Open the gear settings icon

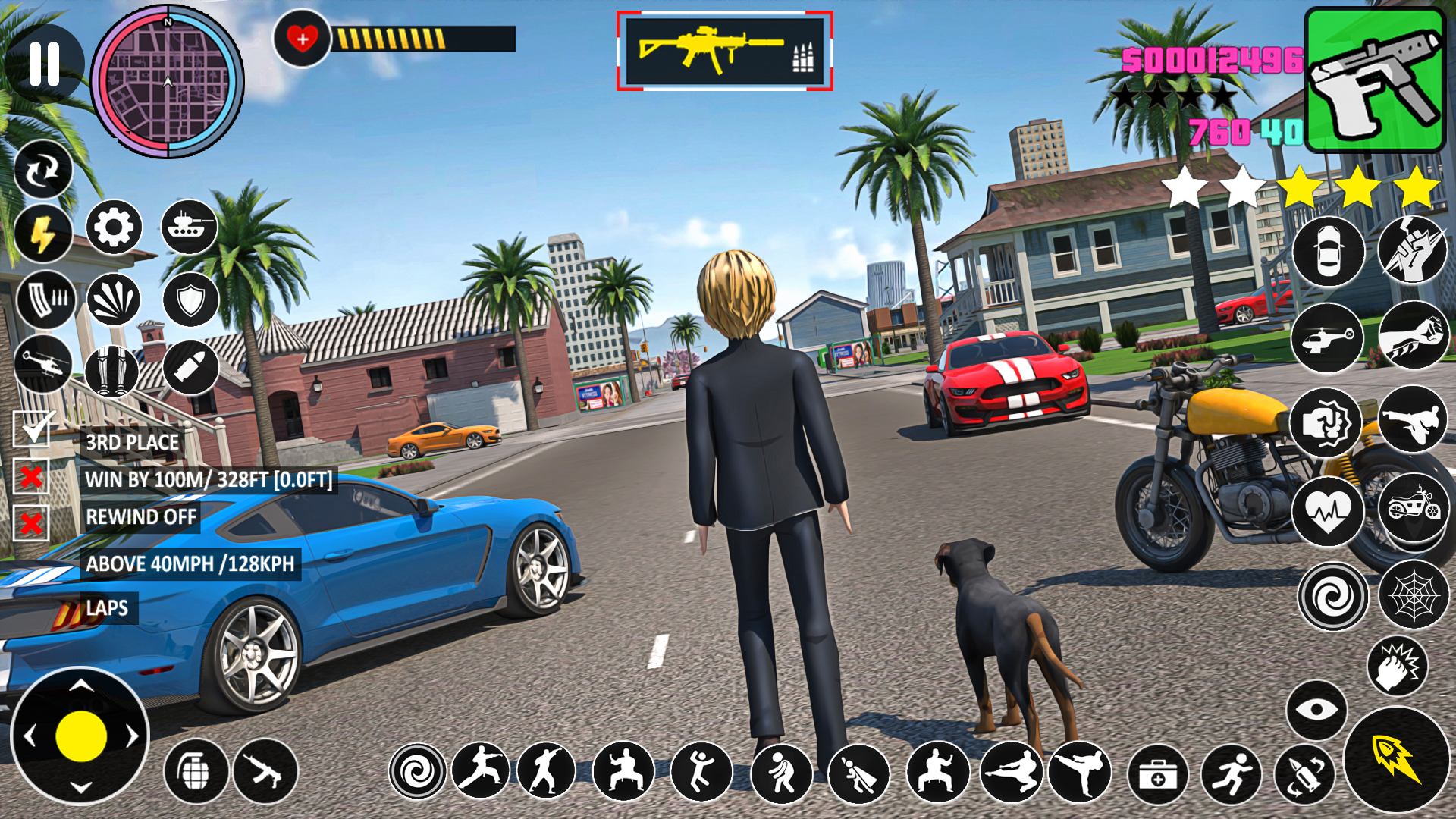114,227
